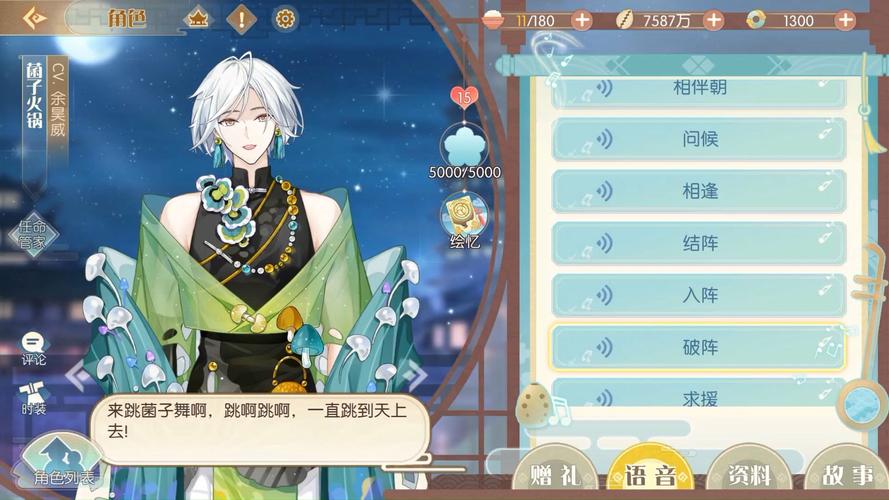Open the 绘忆 memory icon
Screen dimensions: 889x500
coord(465,220)
